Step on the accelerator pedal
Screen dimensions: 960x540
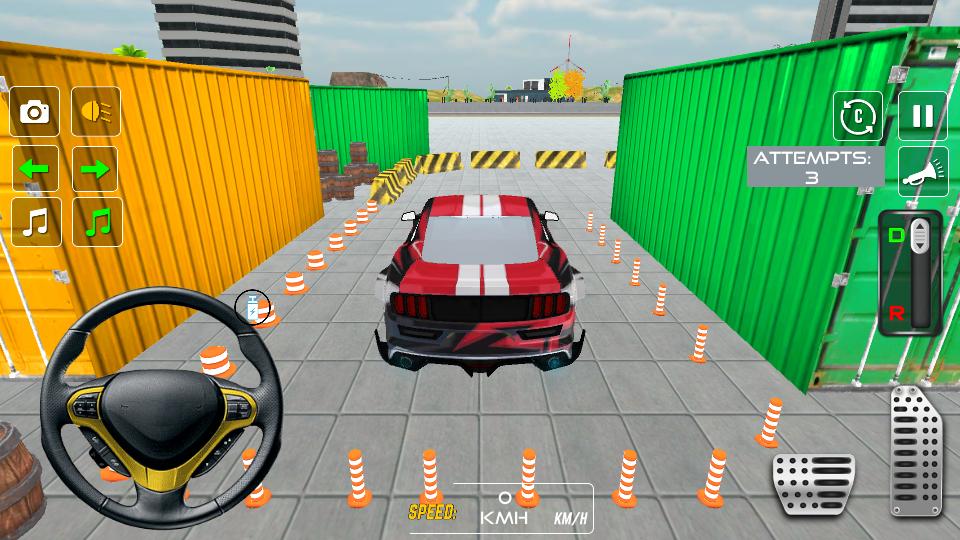916,450
